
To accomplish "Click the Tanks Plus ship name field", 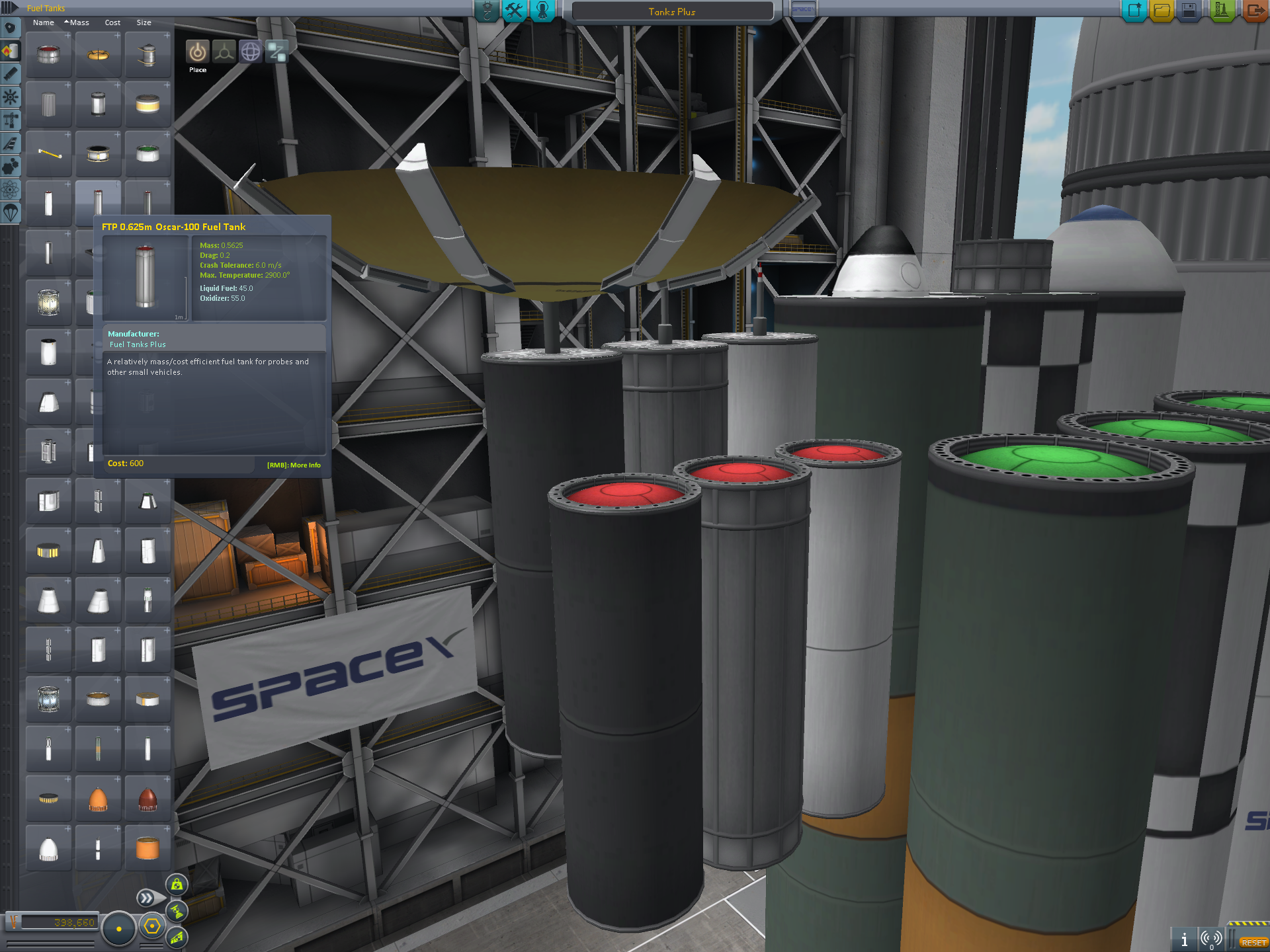I will tap(672, 11).
